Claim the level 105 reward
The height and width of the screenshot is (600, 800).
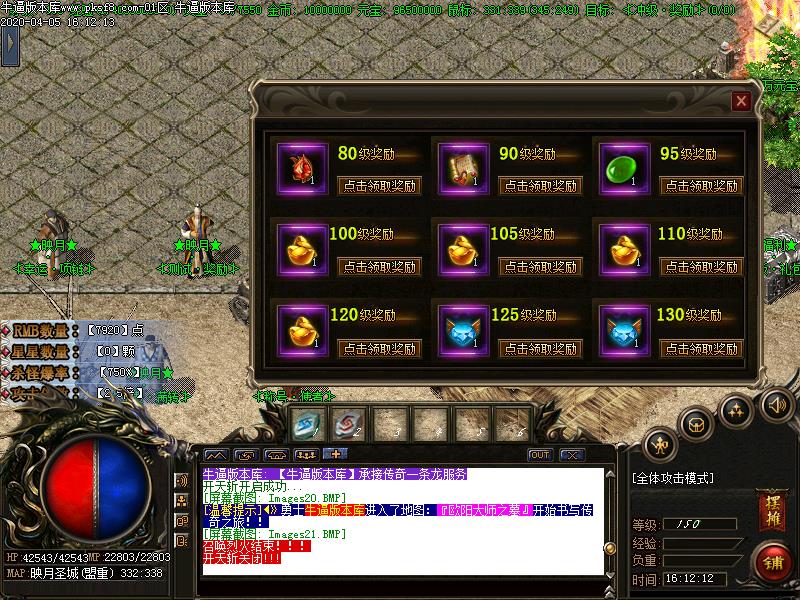(540, 266)
